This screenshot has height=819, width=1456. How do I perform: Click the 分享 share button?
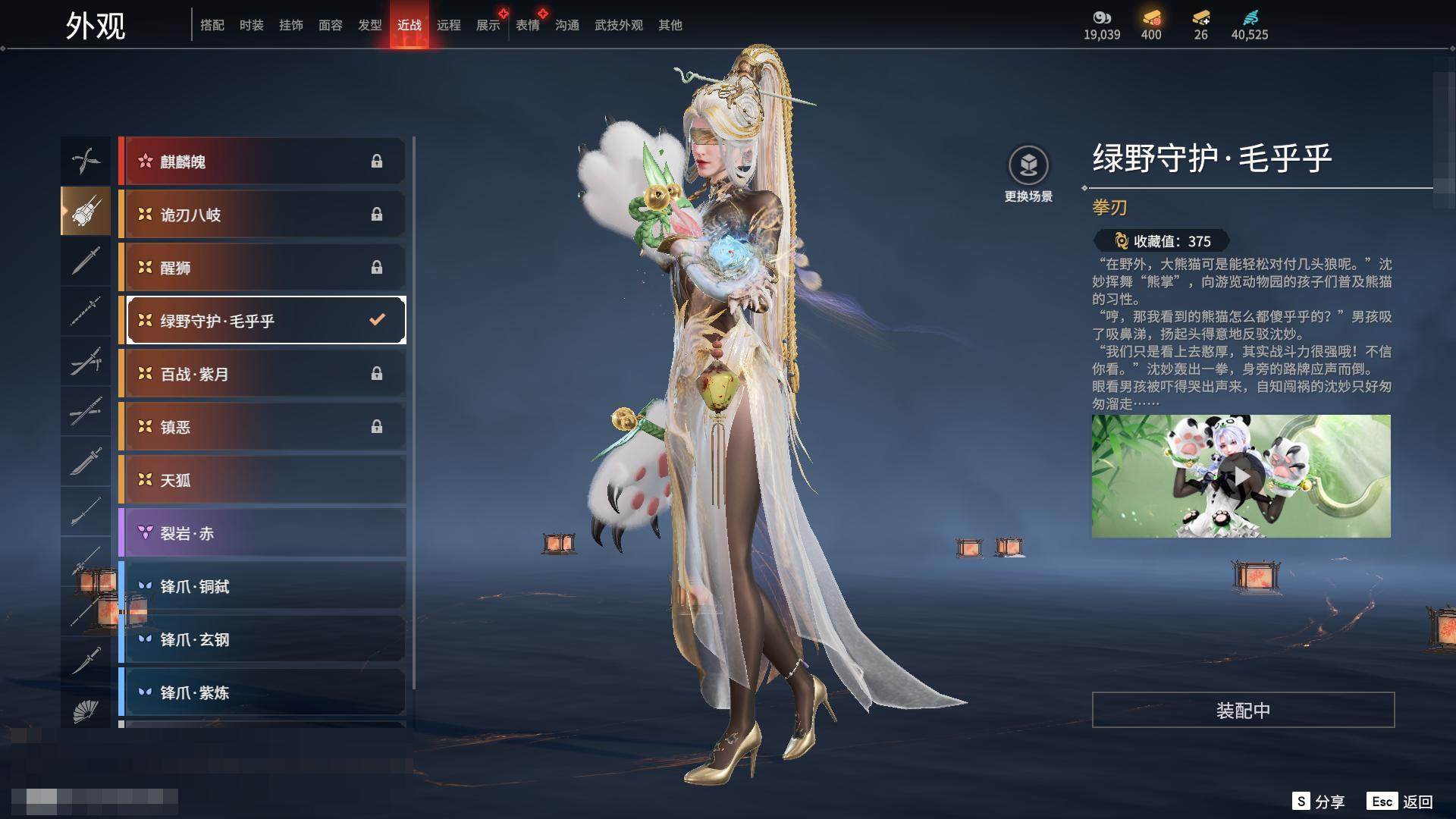1319,802
